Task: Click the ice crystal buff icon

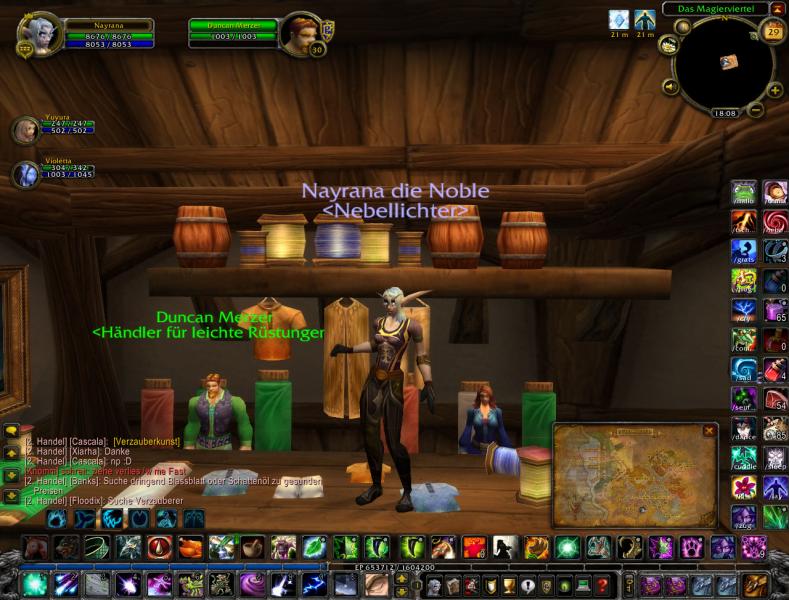Action: tap(619, 19)
